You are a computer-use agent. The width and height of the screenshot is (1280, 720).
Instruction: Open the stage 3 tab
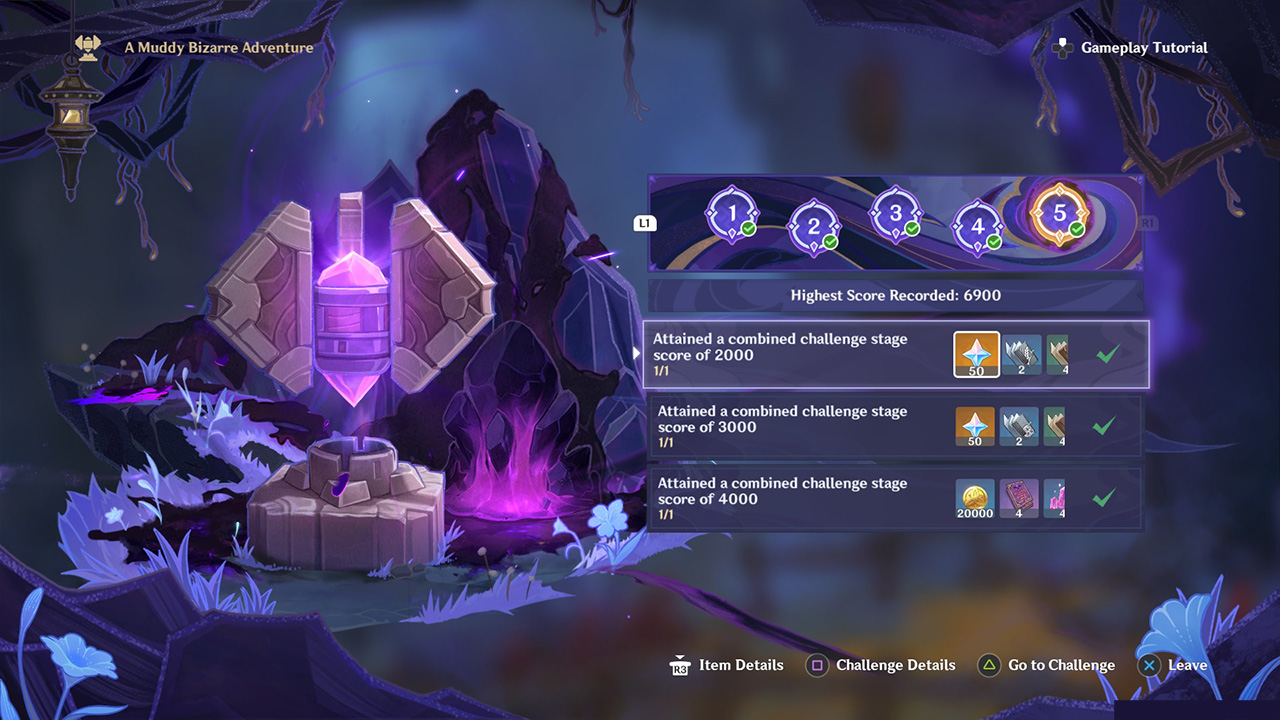pos(895,213)
